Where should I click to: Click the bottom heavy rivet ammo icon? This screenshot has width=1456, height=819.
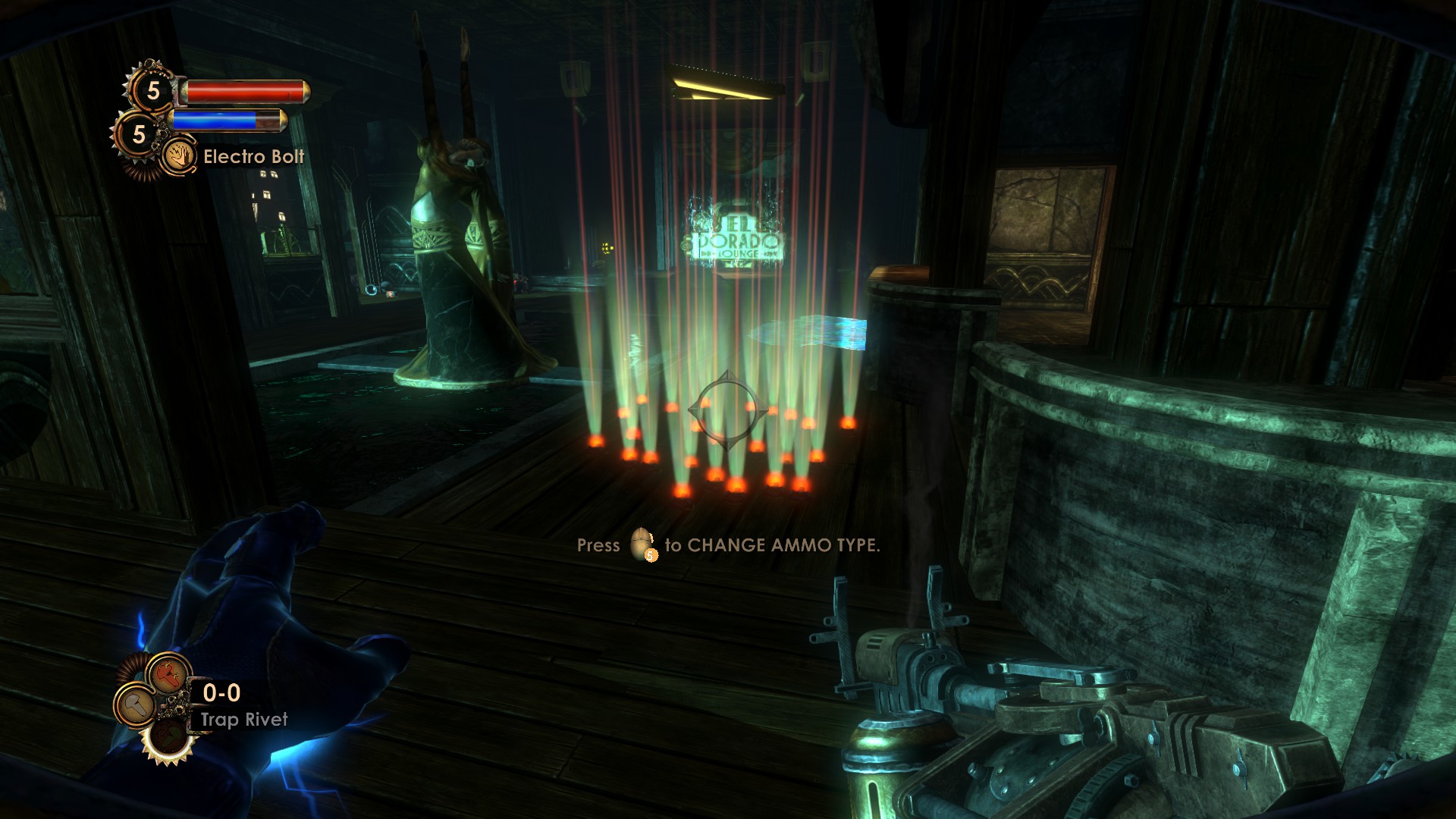168,738
